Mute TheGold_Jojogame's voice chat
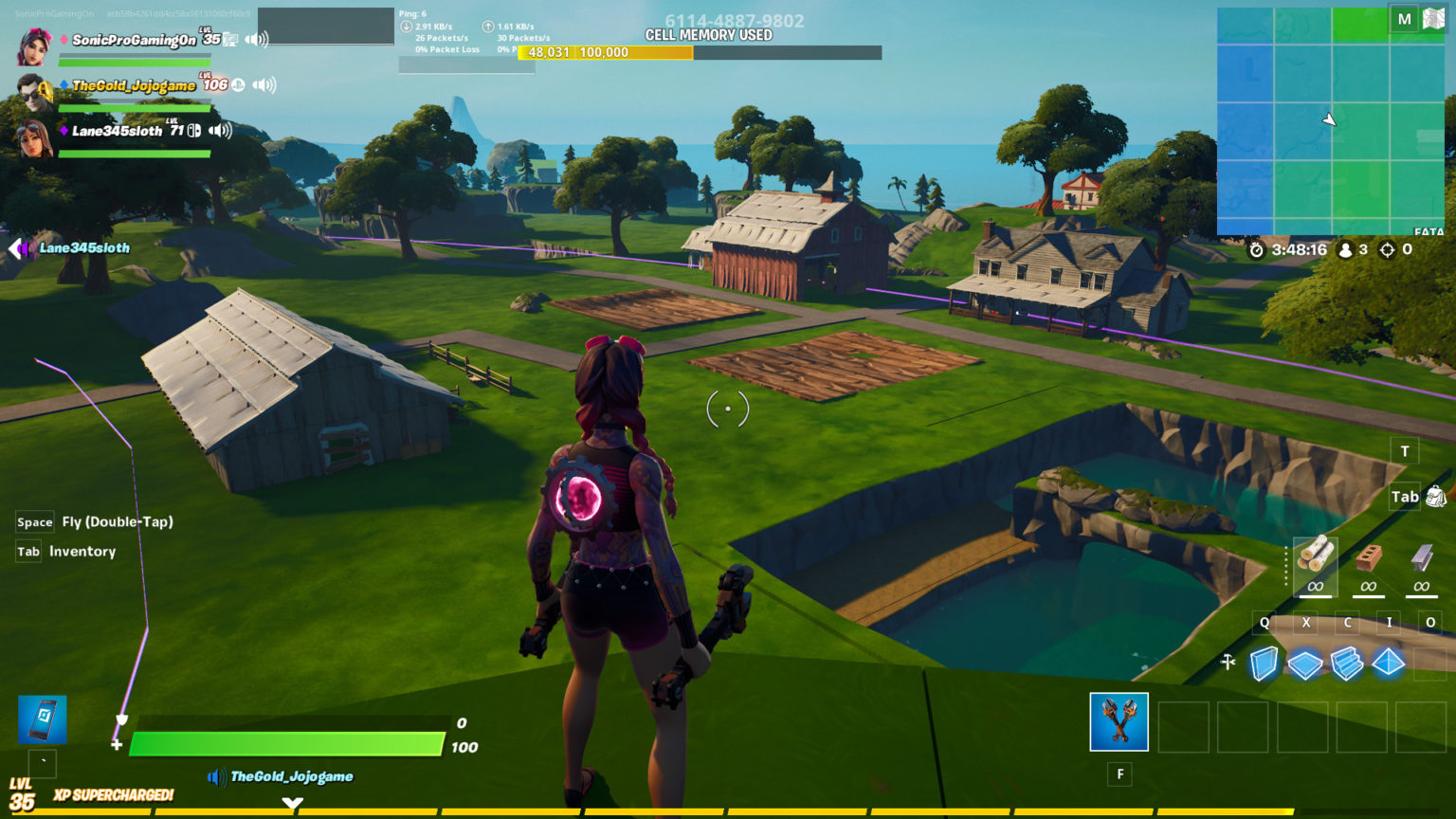 point(264,85)
